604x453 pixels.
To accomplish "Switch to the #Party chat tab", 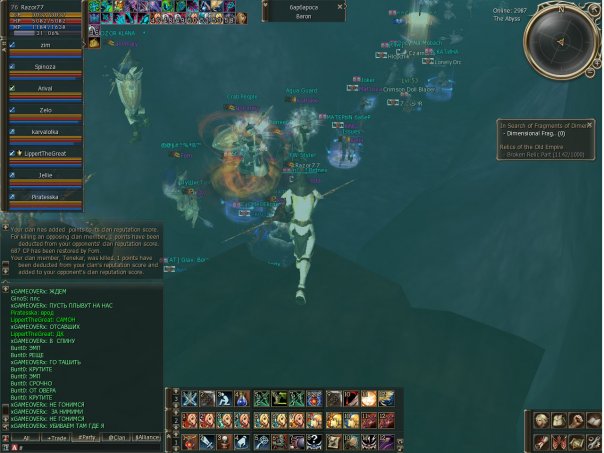I will pos(88,438).
